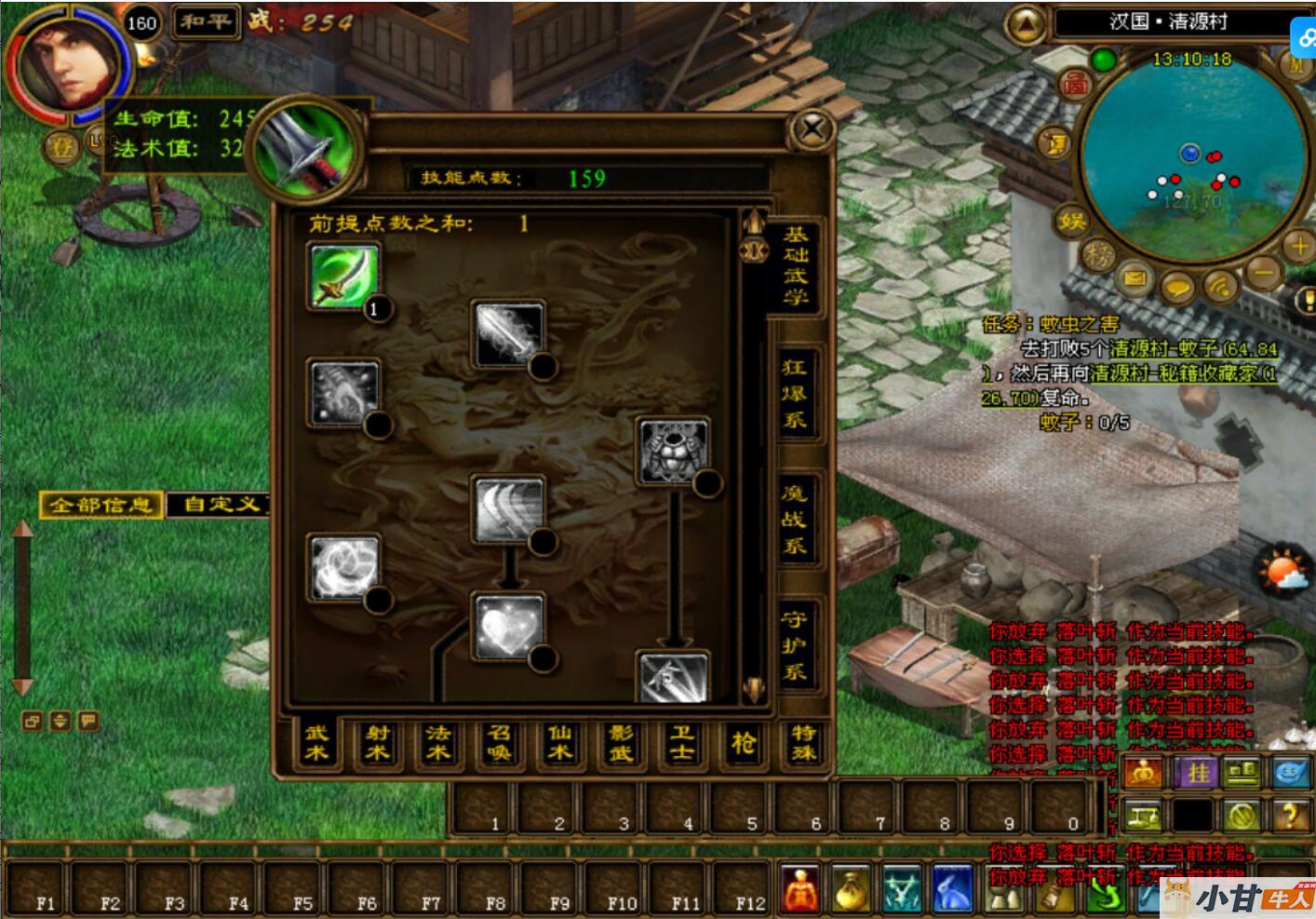1316x919 pixels.
Task: Close the skill tree window
Action: 812,129
